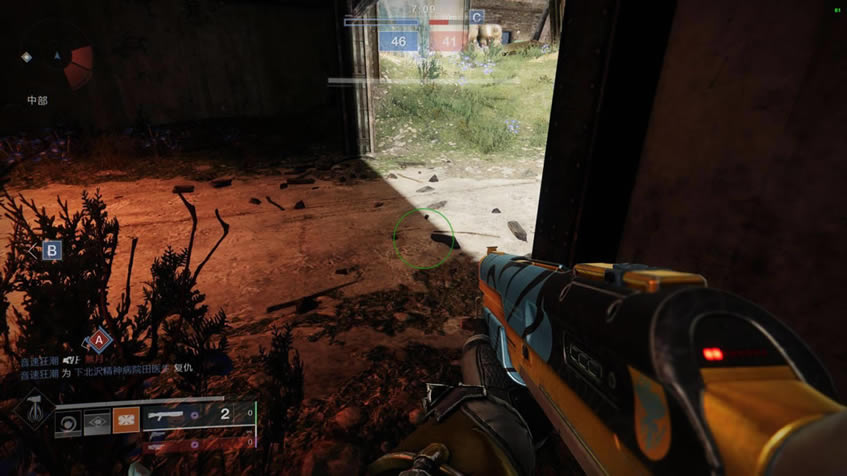Select the zone C capture marker
Screen dimensions: 847x476
point(476,17)
